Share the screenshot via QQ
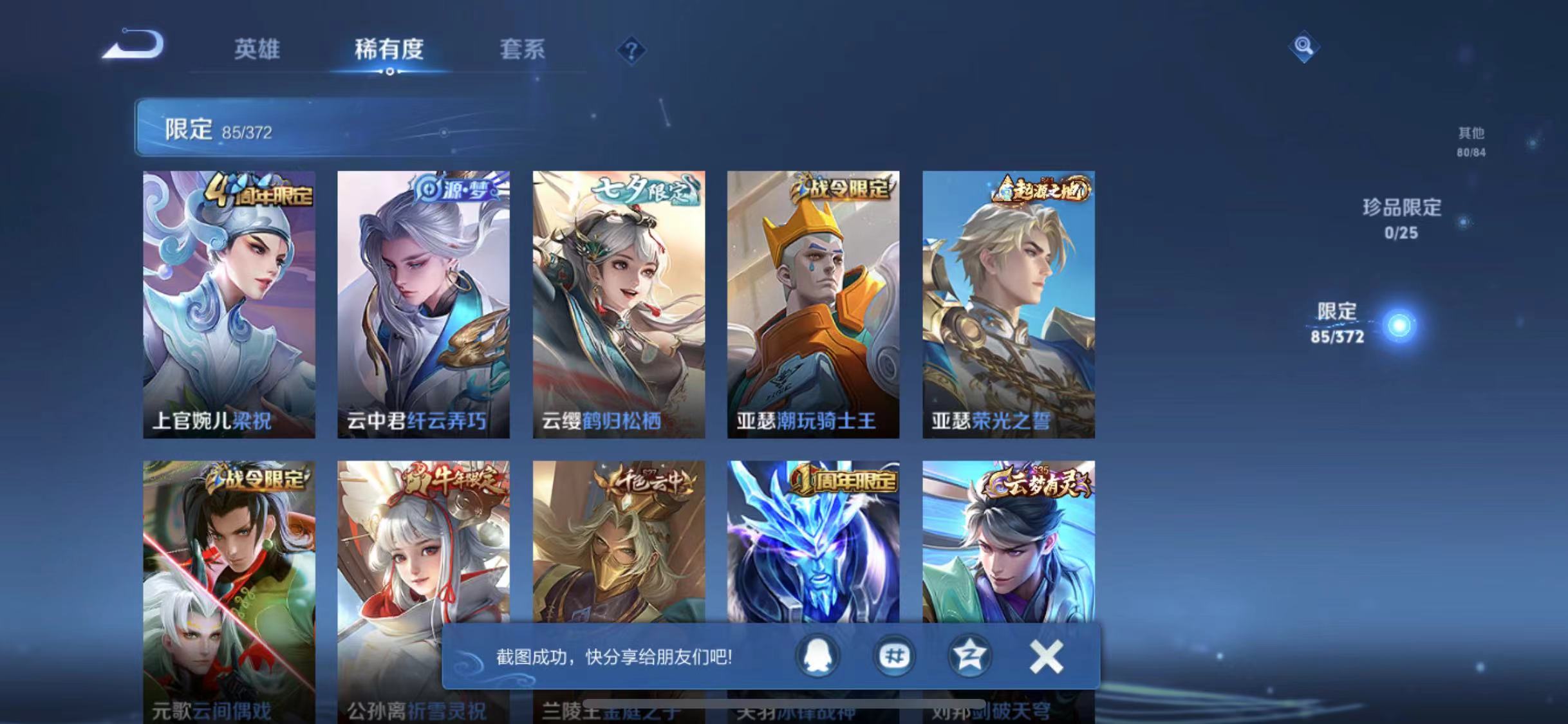Viewport: 1568px width, 724px height. tap(817, 654)
